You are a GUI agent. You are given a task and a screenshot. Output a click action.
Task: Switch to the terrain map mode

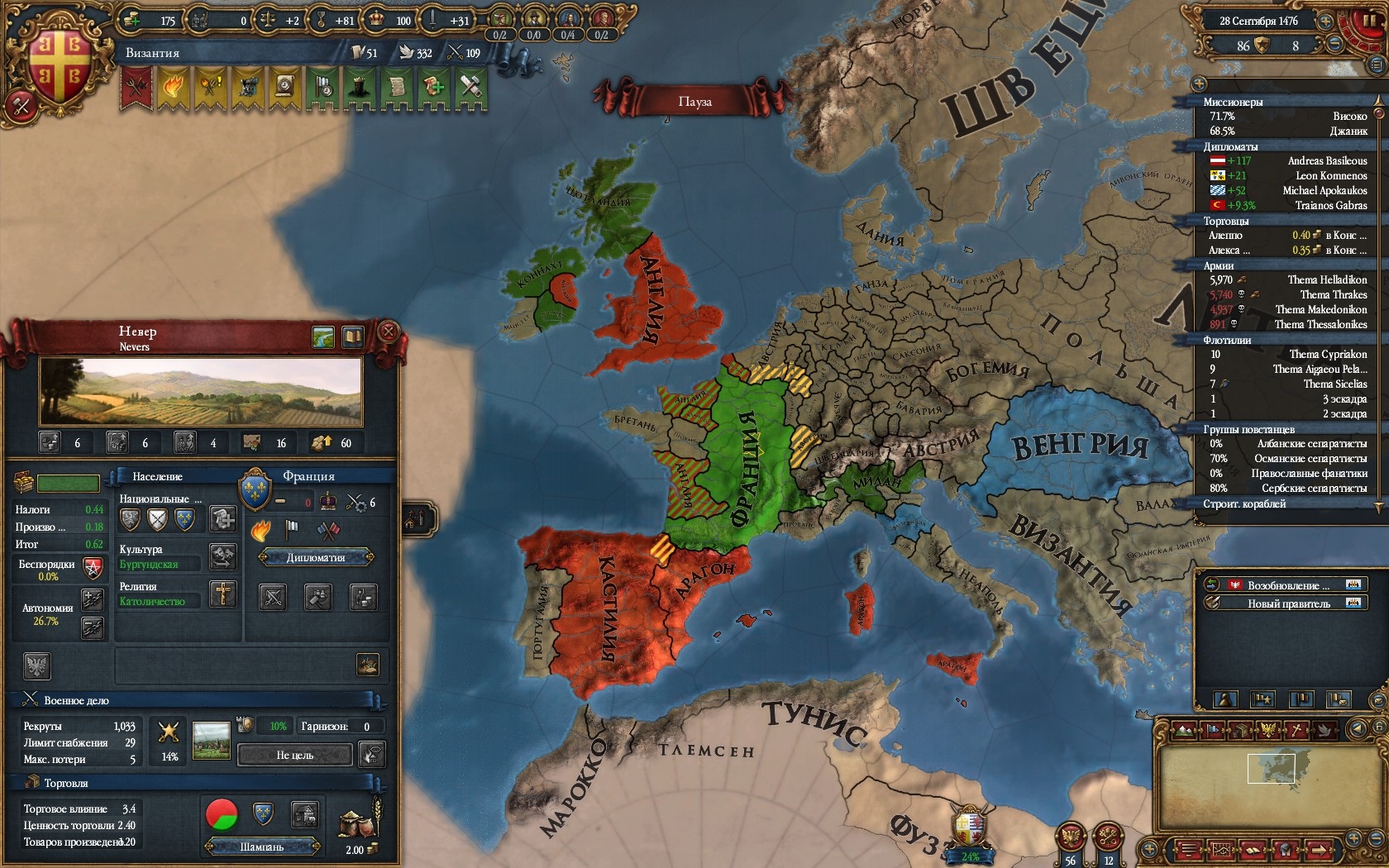coord(1184,731)
